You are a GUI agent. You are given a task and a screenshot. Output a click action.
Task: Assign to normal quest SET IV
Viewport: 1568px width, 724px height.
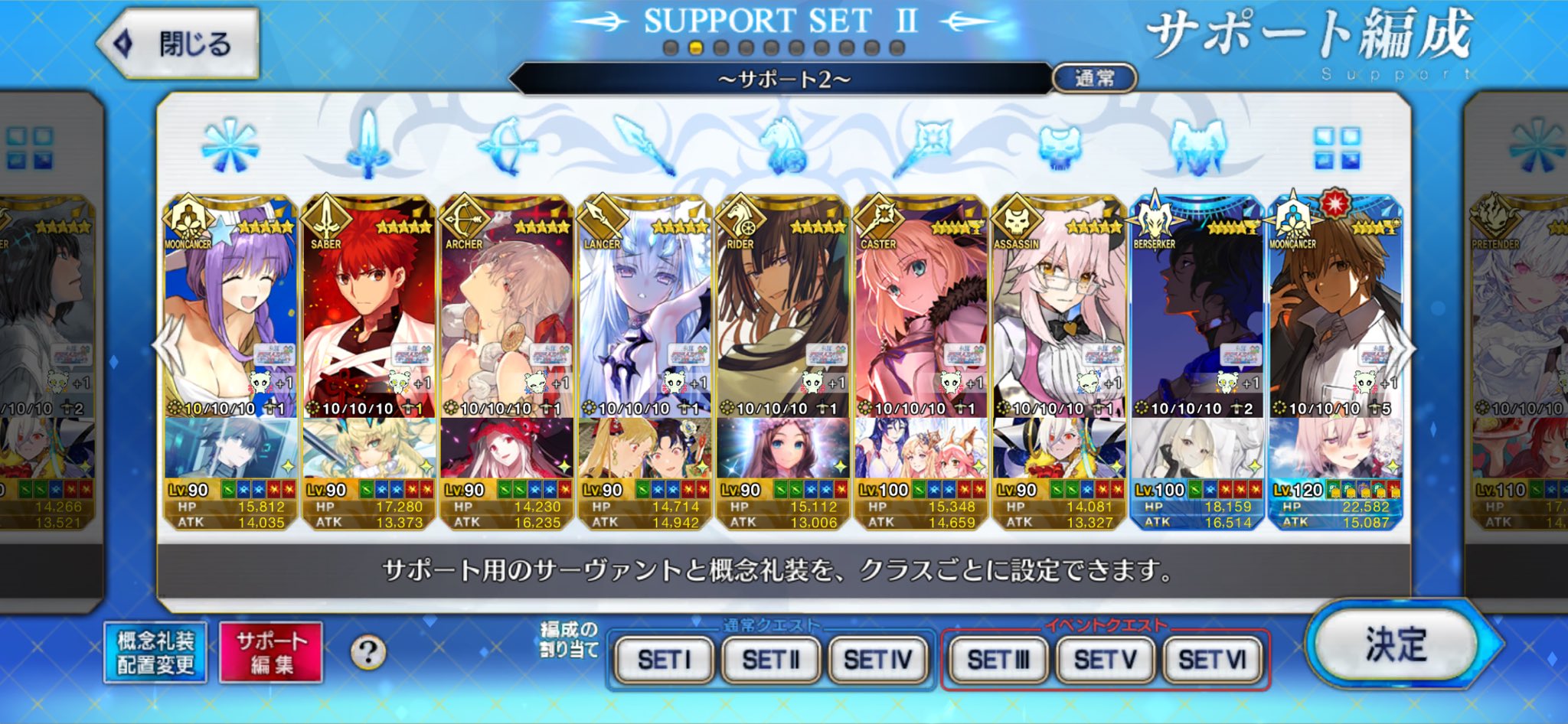877,659
